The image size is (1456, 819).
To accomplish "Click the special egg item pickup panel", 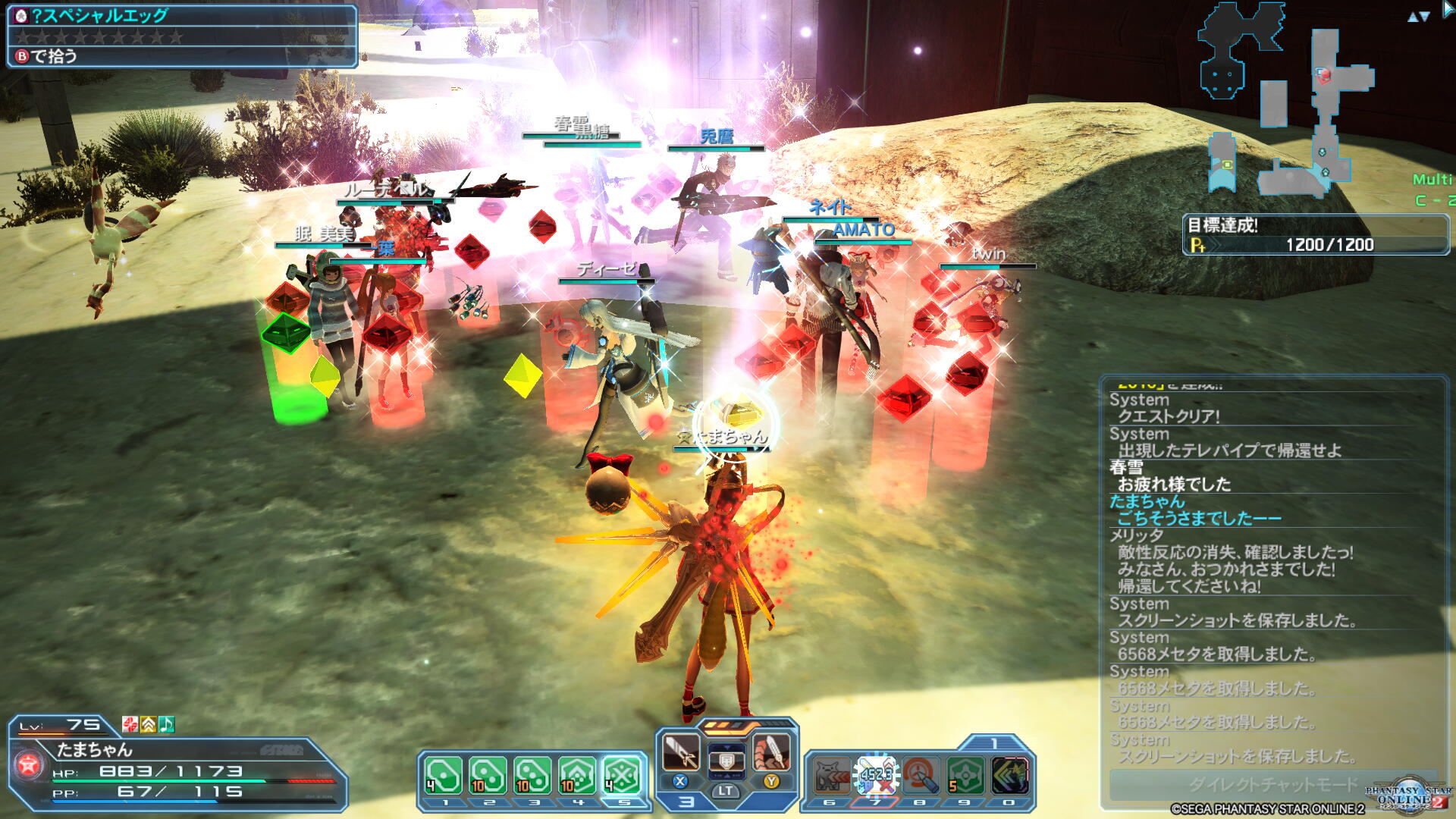I will (x=182, y=36).
